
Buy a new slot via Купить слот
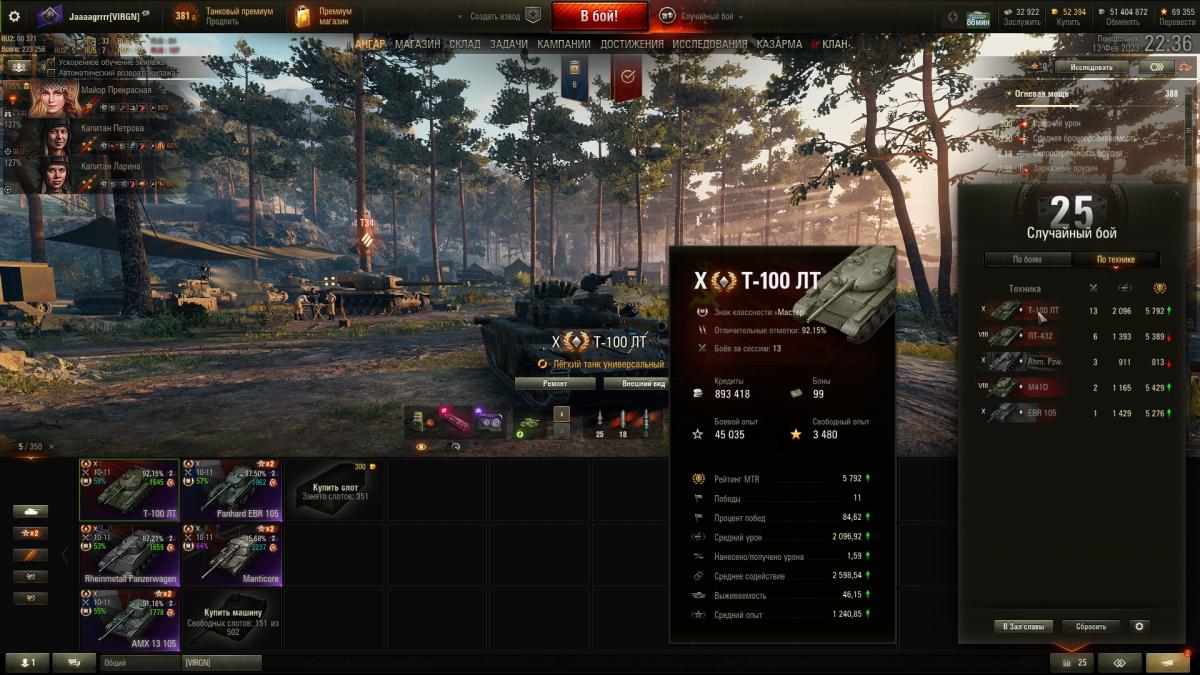pos(333,490)
